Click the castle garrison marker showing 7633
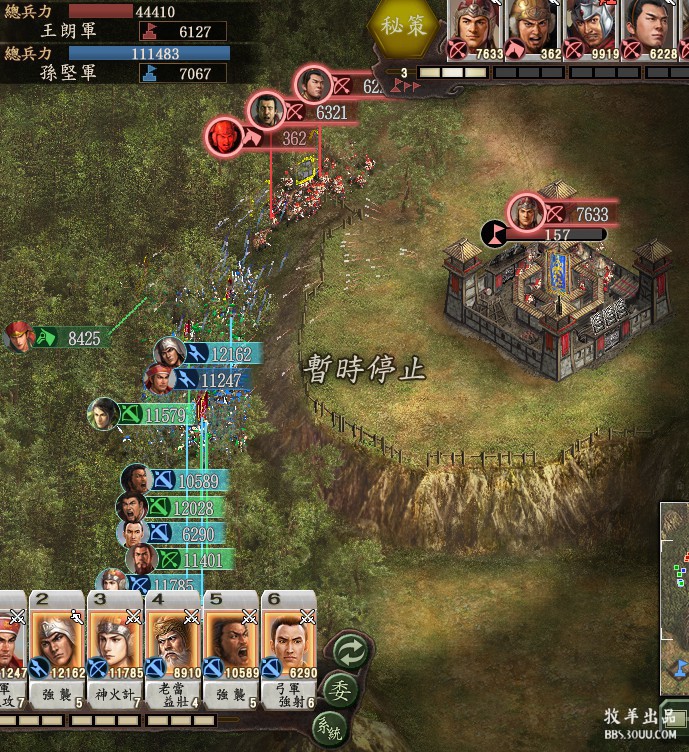This screenshot has height=752, width=689. (x=525, y=213)
